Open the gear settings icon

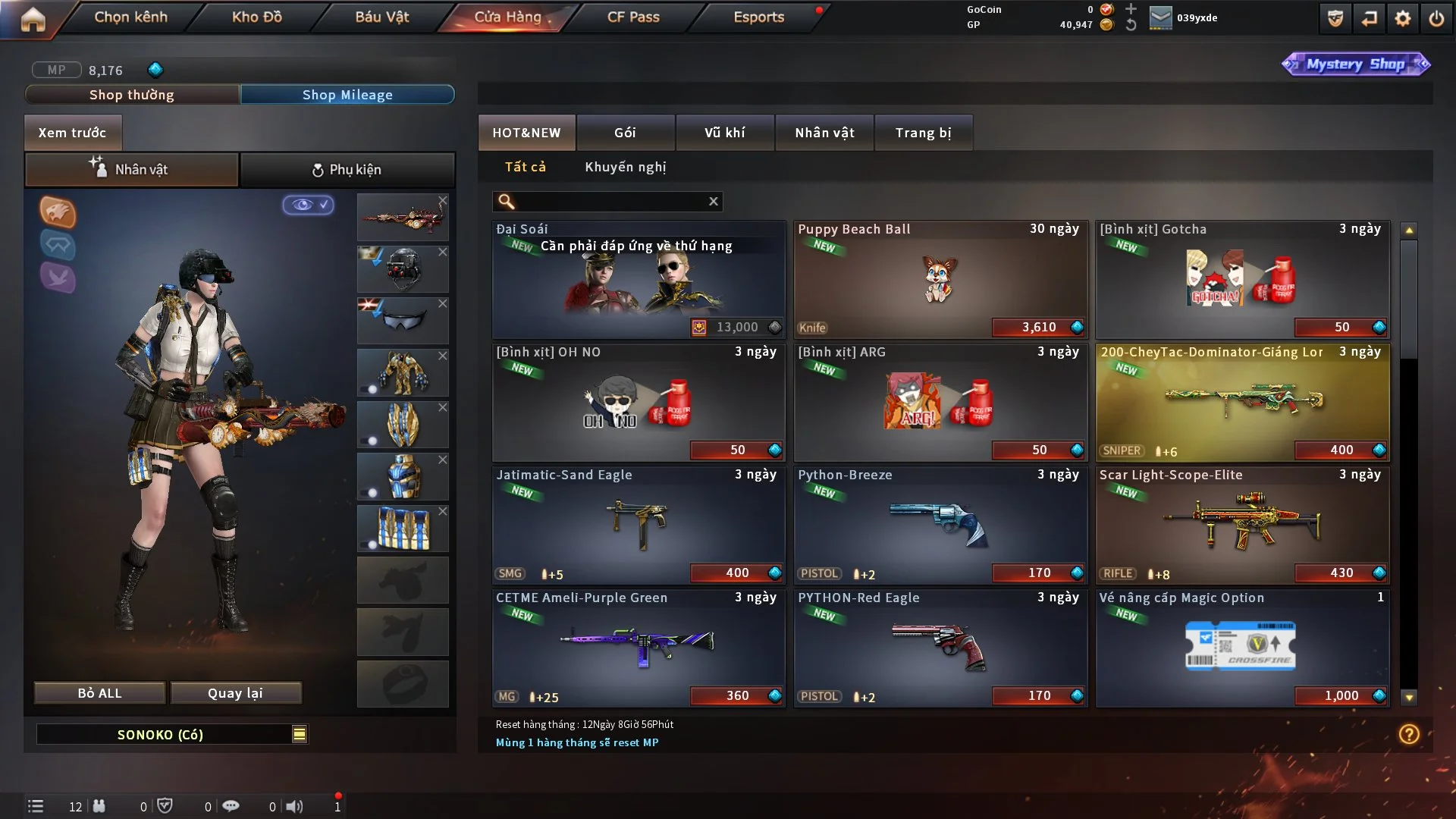[1402, 18]
